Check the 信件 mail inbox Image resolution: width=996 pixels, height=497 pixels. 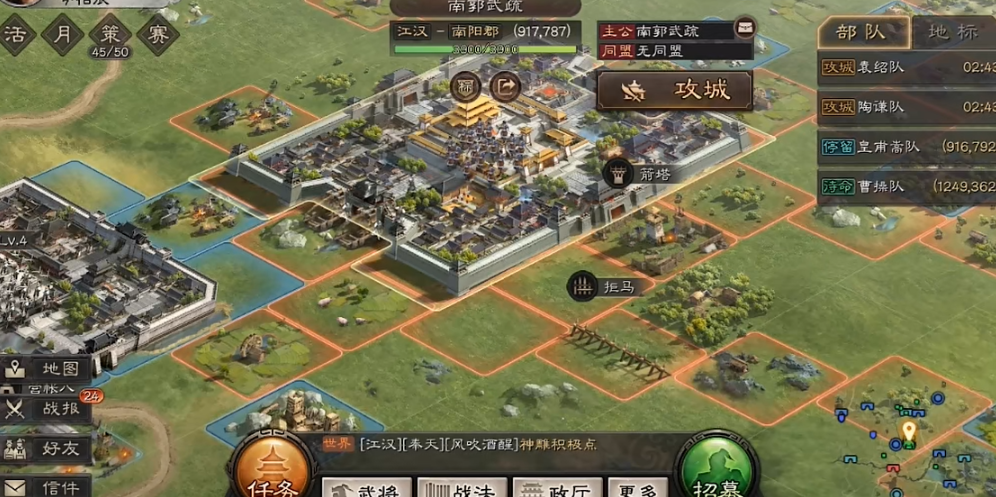[x=45, y=487]
